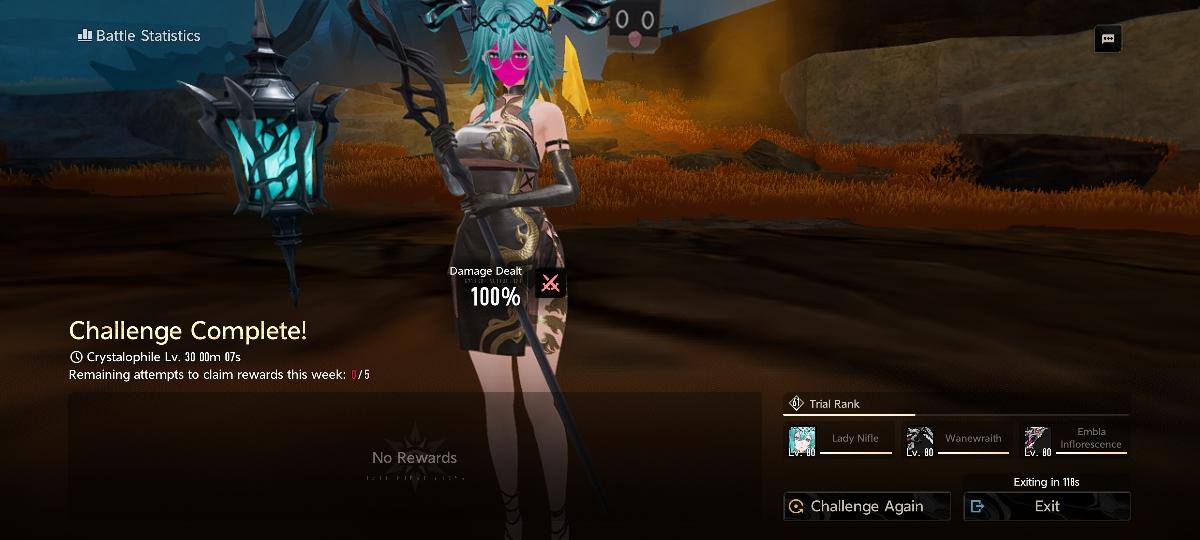
Task: Open Battle Statistics
Action: 139,36
